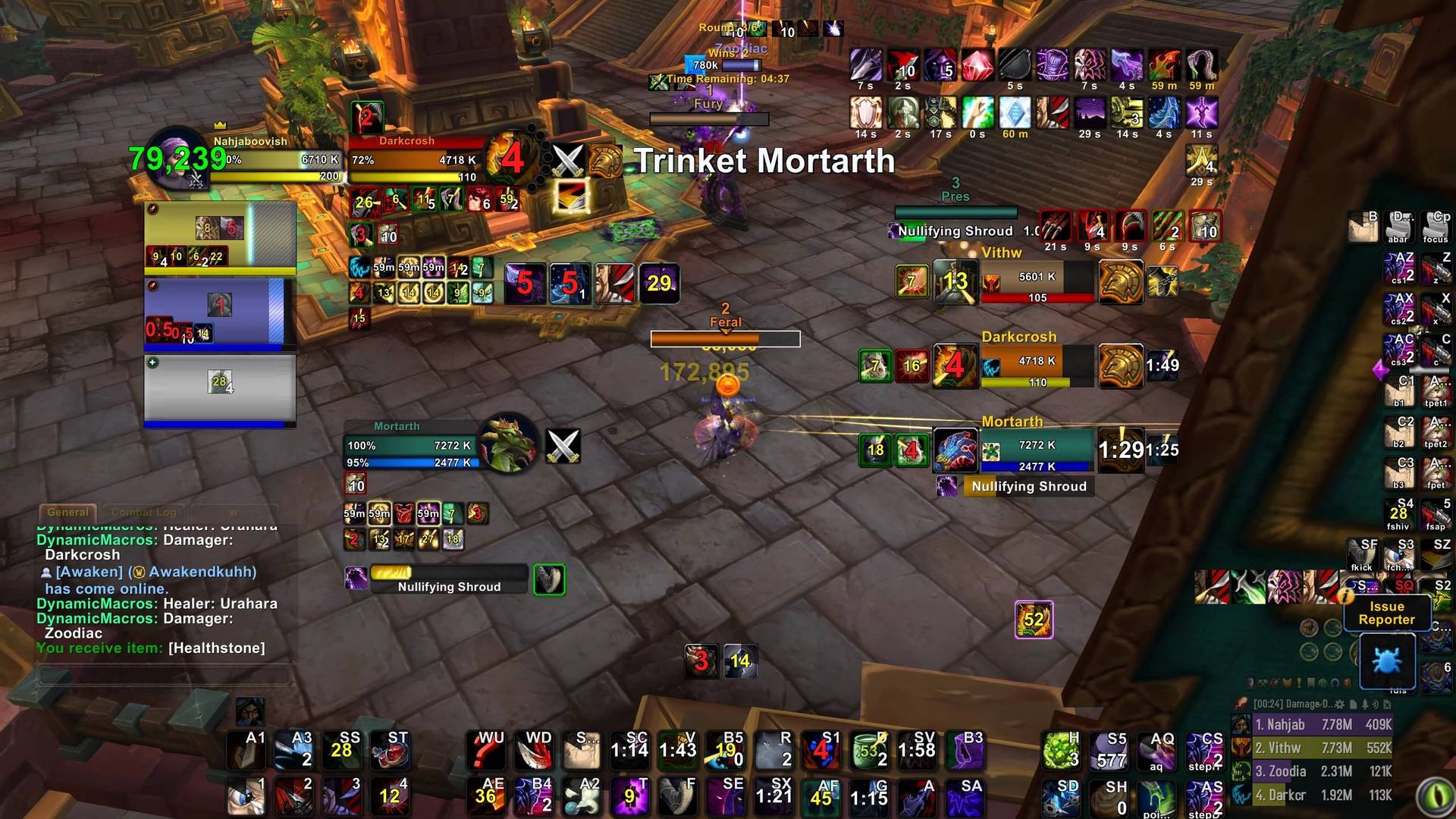The width and height of the screenshot is (1456, 819).
Task: Open the Combat Log chat tab
Action: pos(143,513)
